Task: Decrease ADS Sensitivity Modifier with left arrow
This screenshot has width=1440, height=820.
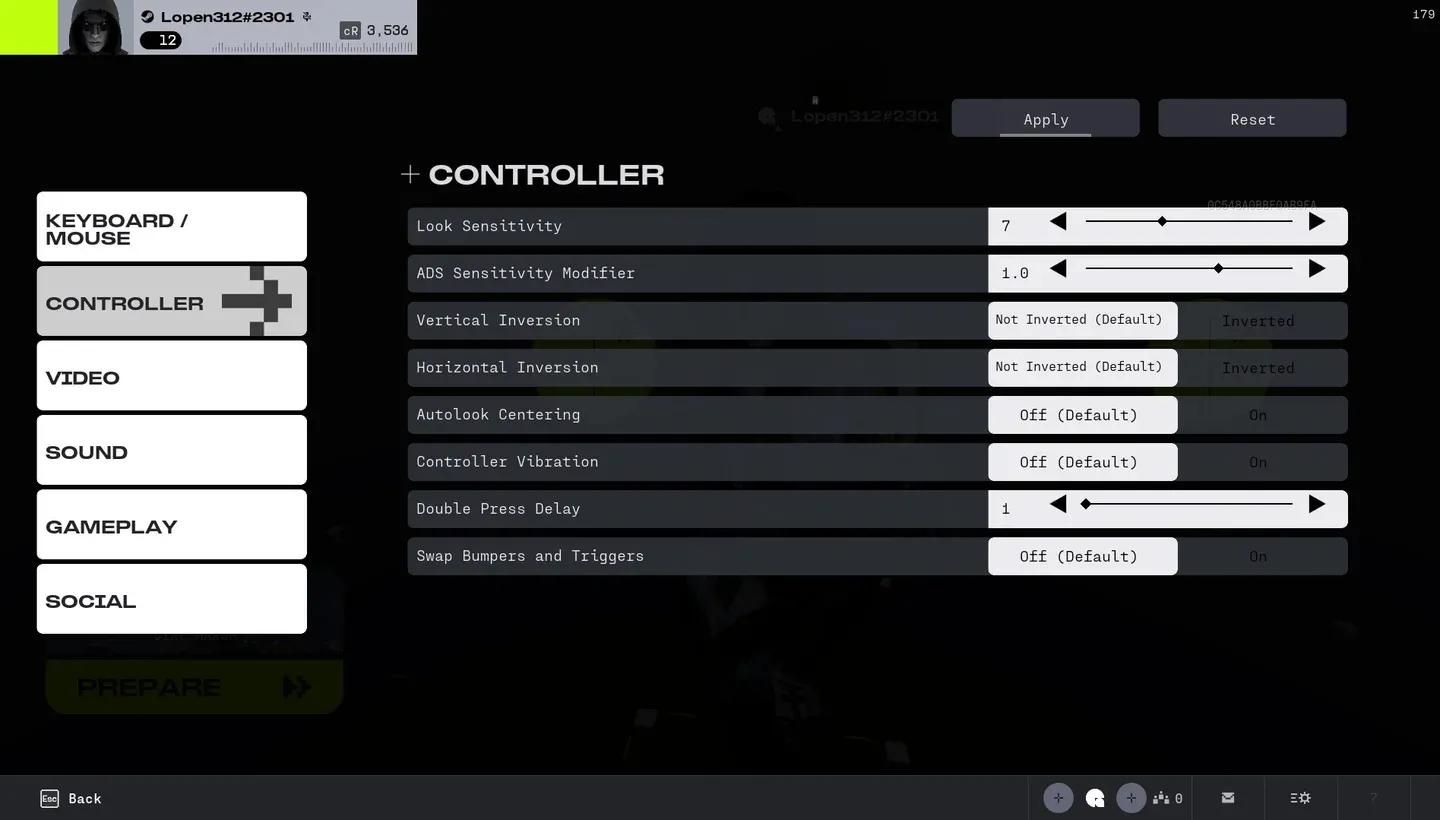Action: 1058,268
